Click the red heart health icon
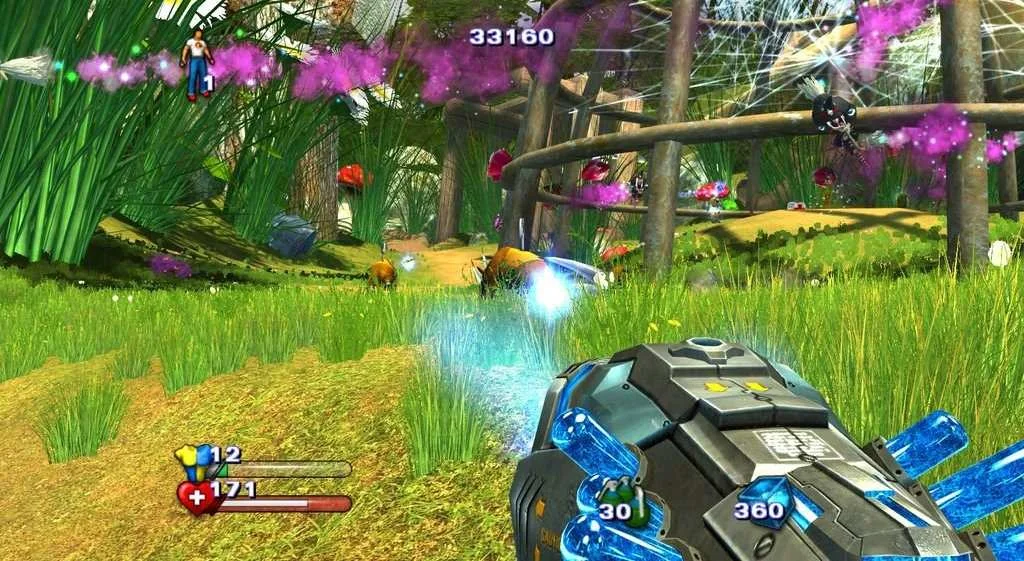This screenshot has width=1024, height=561. pos(195,496)
